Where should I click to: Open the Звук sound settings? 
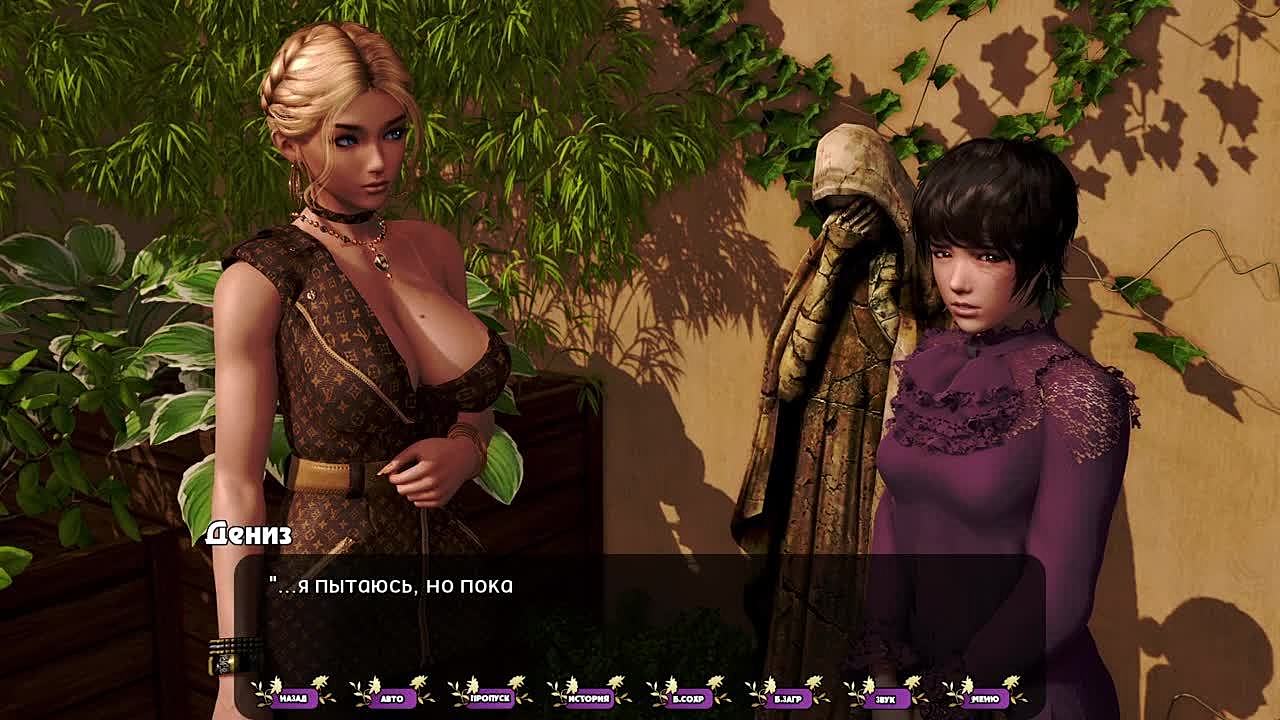886,697
